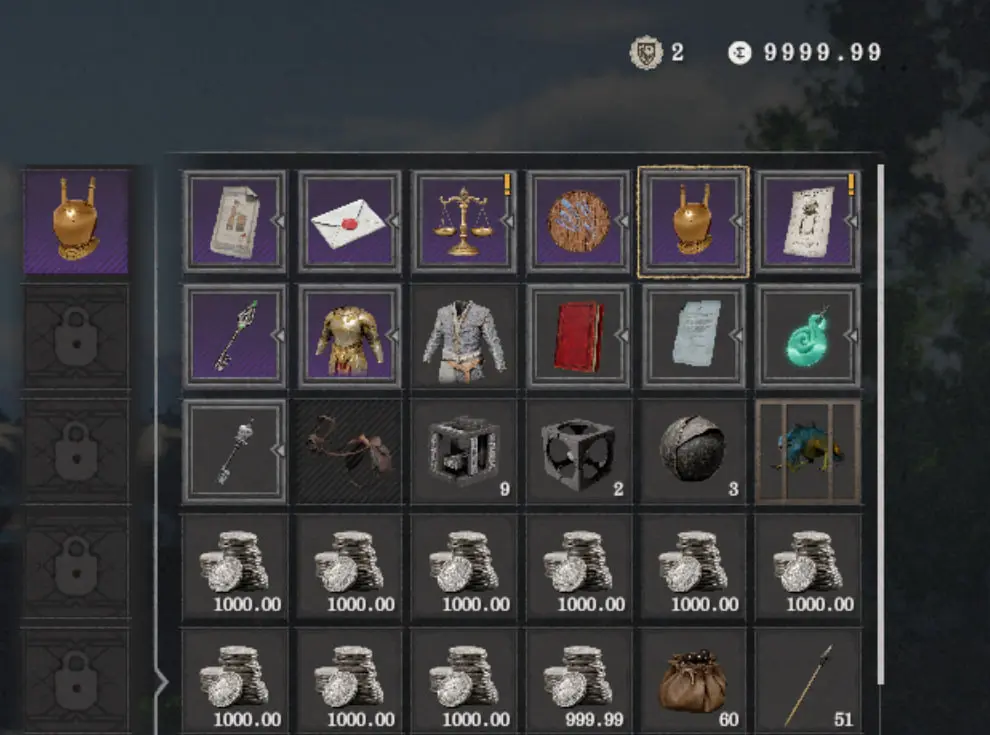Choose the iron ball stack of three
The image size is (990, 735).
(x=693, y=451)
